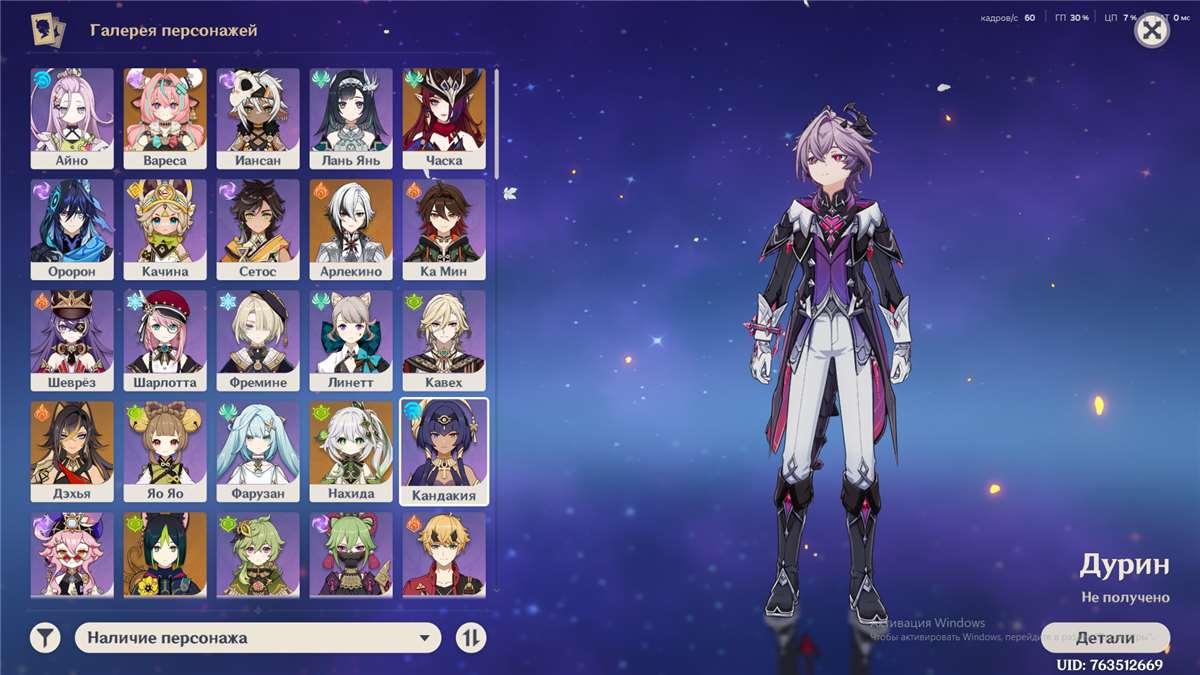
Task: Select the Айно character portrait
Action: tap(72, 117)
